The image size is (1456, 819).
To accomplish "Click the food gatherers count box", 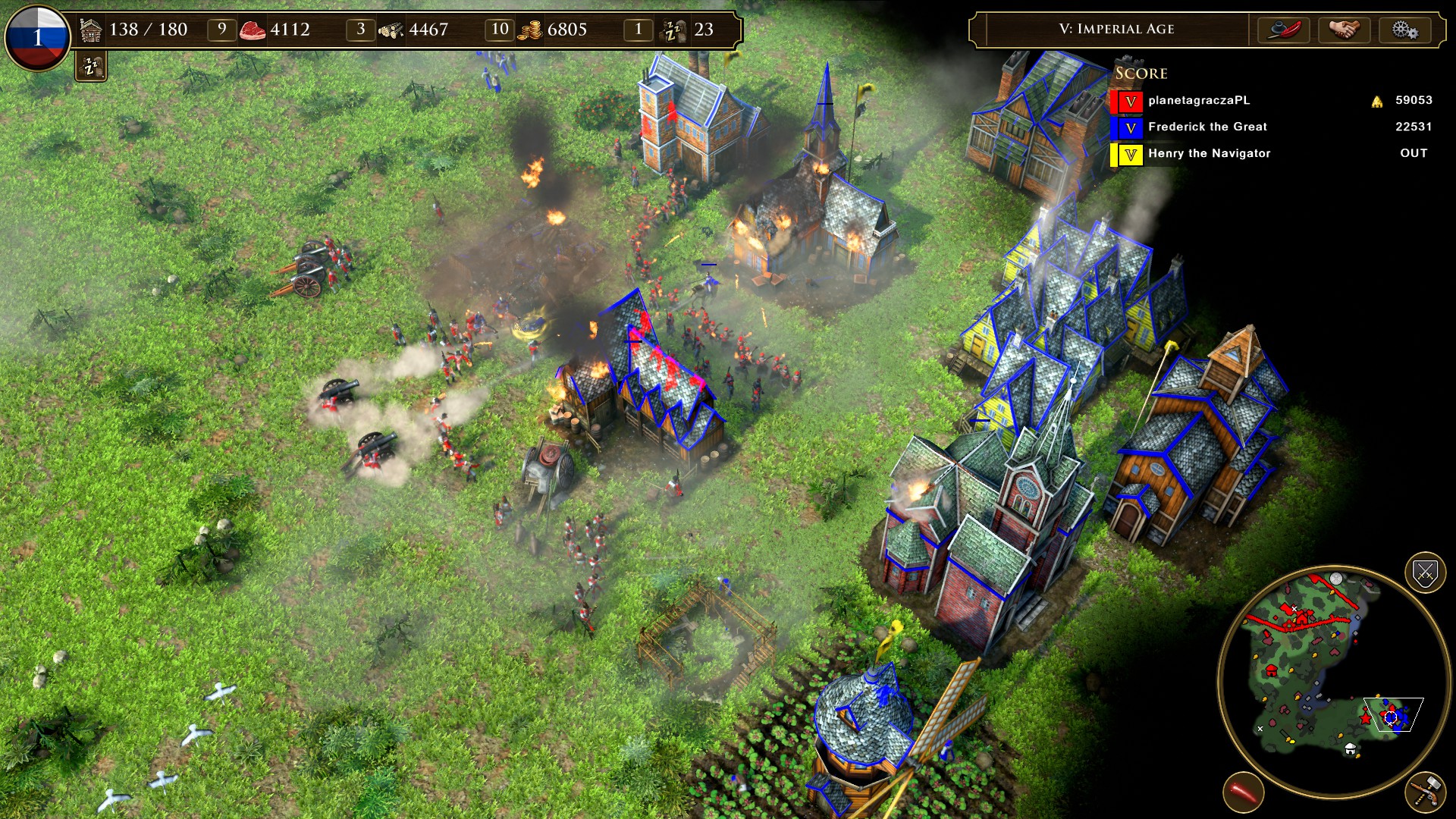I will pos(221,30).
